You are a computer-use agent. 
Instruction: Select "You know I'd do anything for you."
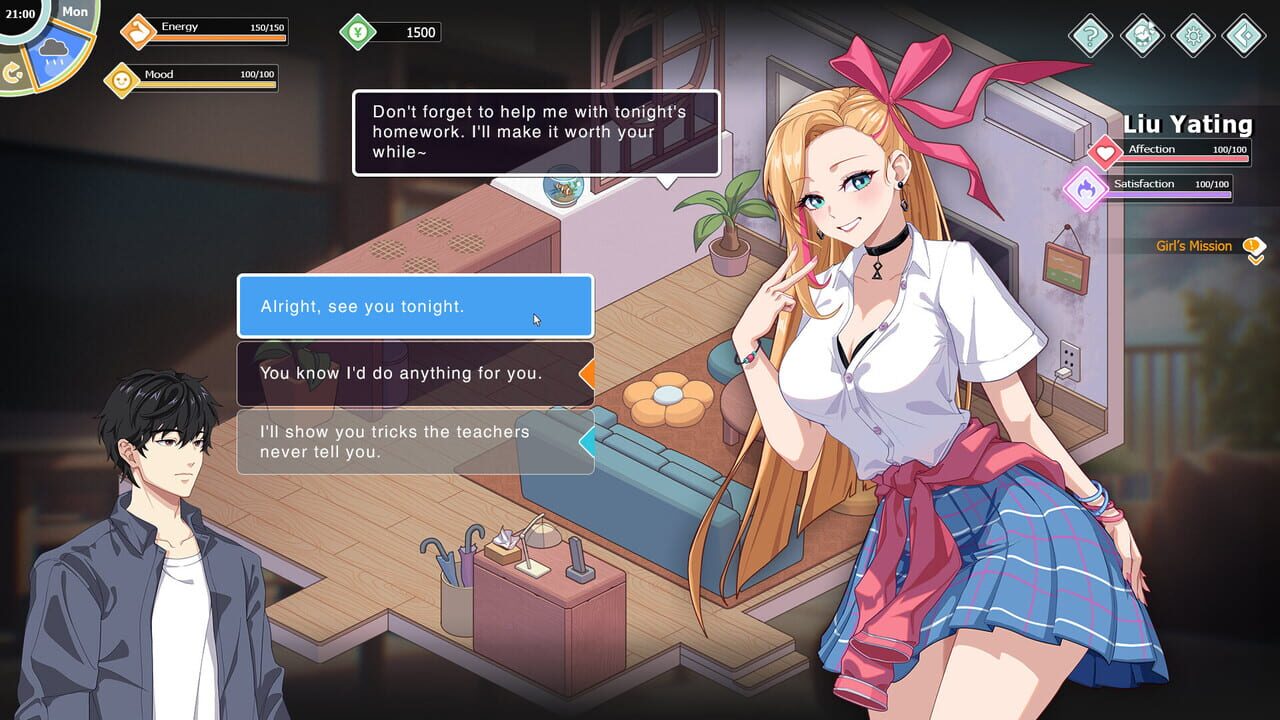(x=415, y=373)
